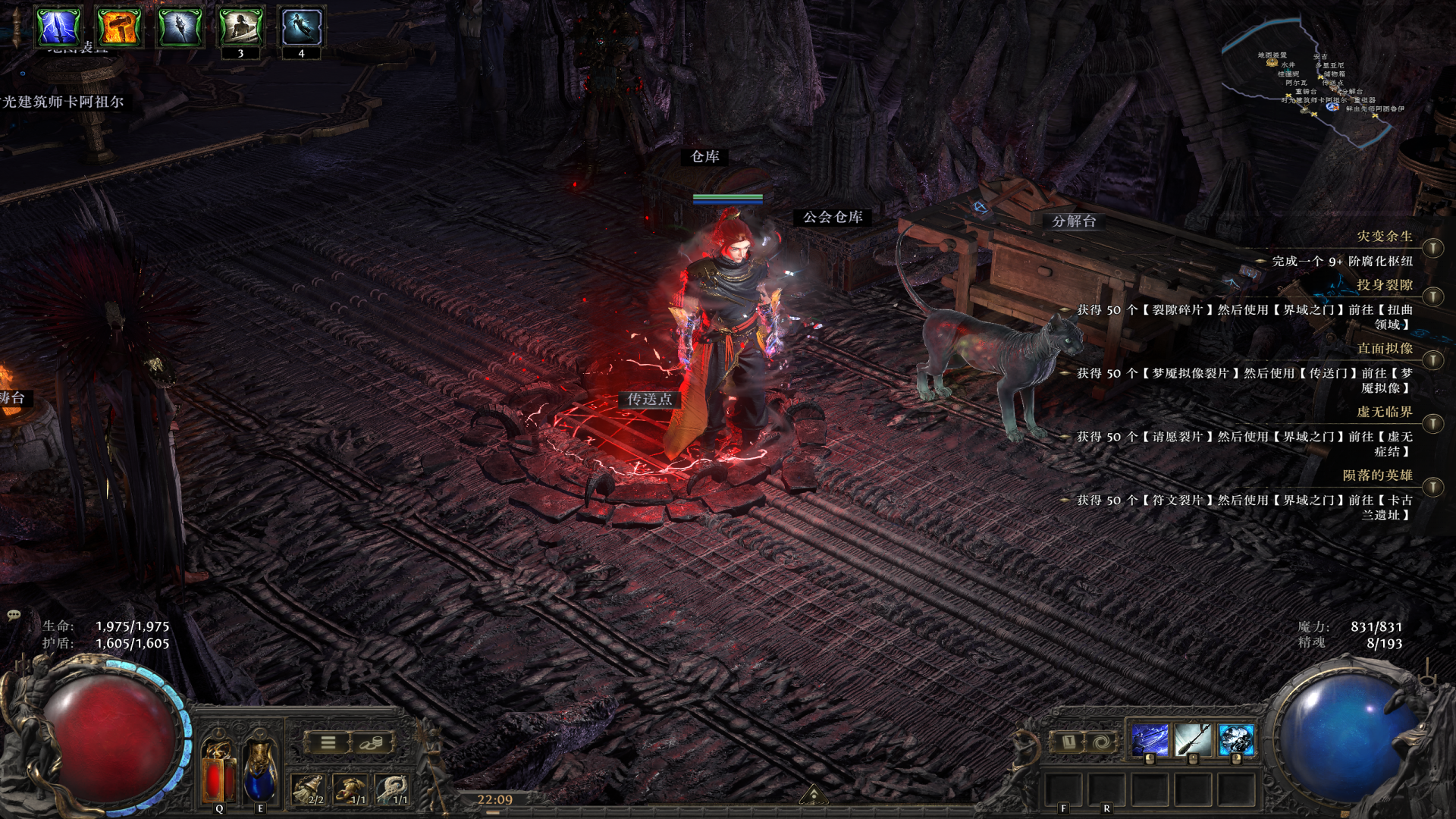Image resolution: width=1456 pixels, height=819 pixels.
Task: Select the floating figure buff icon
Action: click(301, 27)
